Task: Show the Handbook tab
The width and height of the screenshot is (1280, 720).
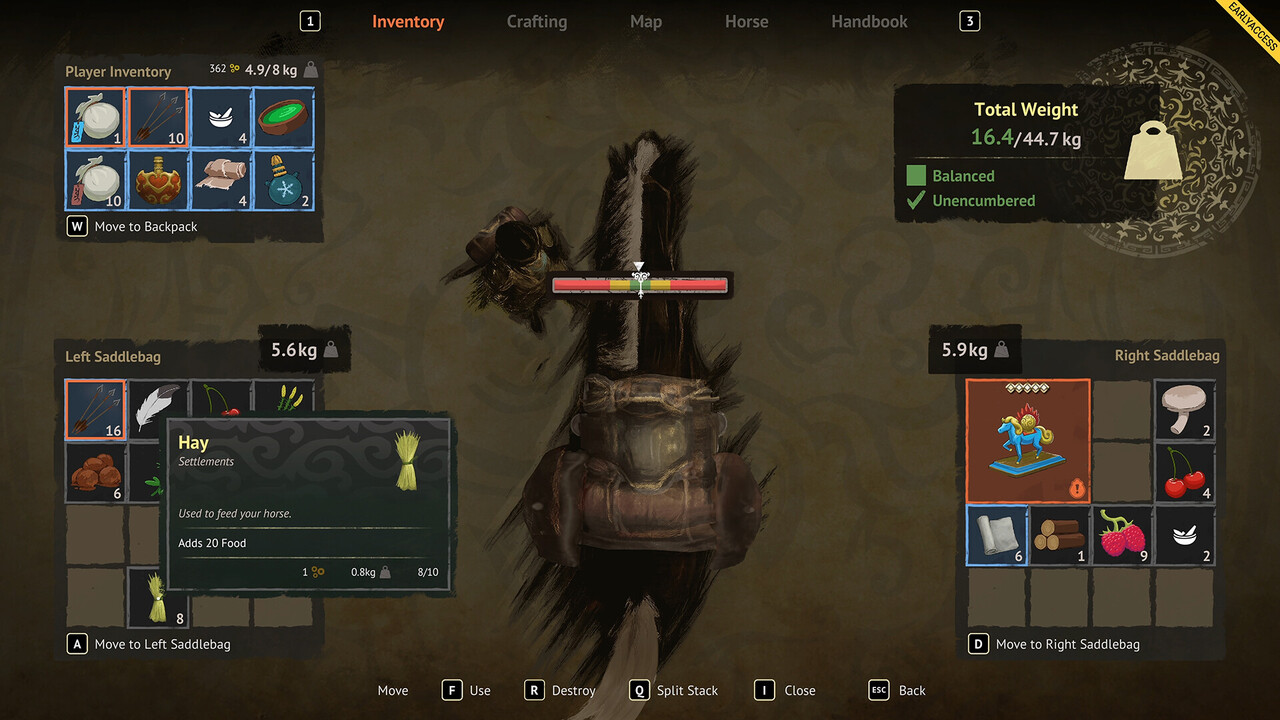Action: (x=869, y=21)
